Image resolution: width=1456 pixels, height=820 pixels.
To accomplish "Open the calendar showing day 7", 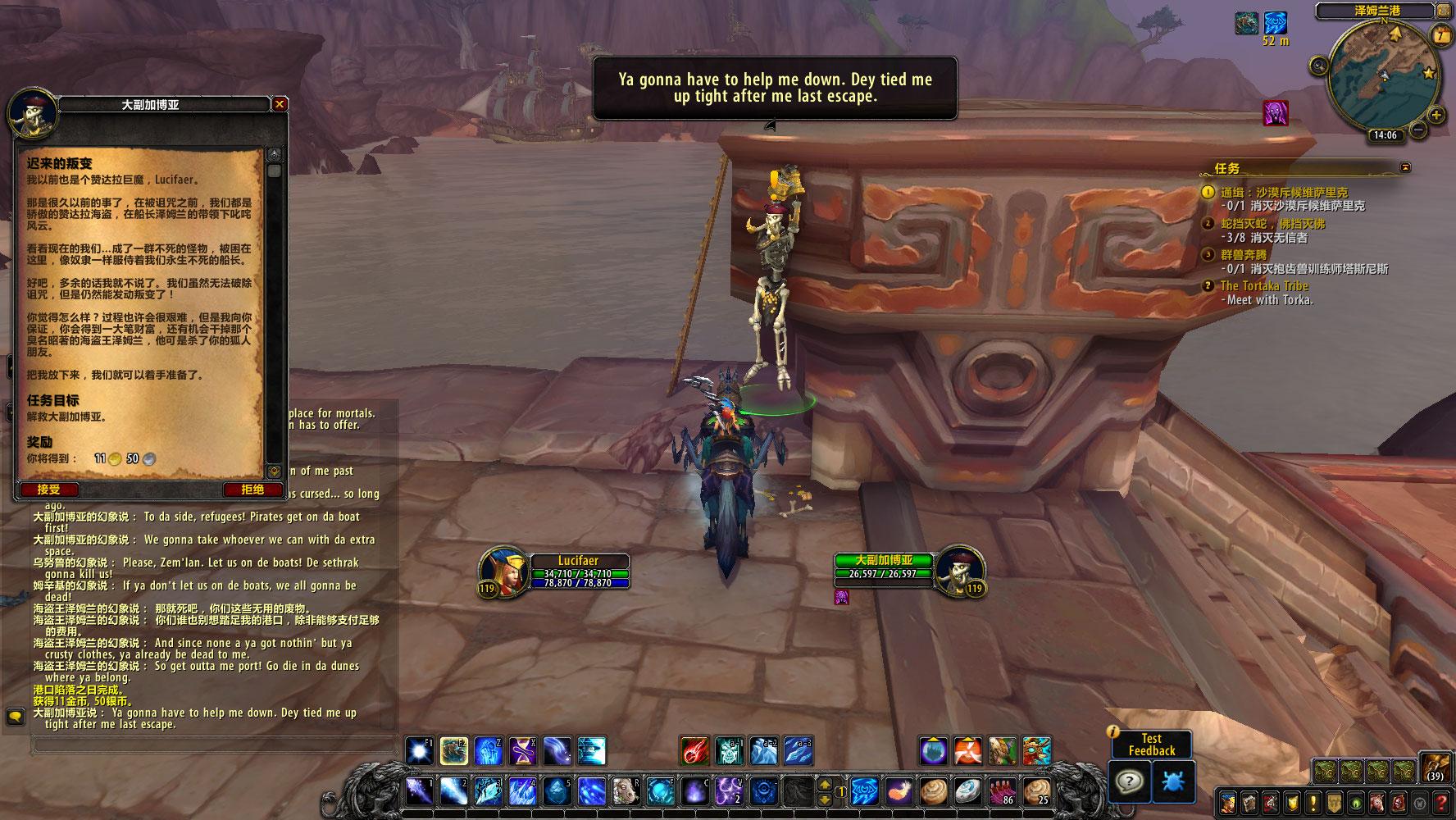I will click(1440, 34).
